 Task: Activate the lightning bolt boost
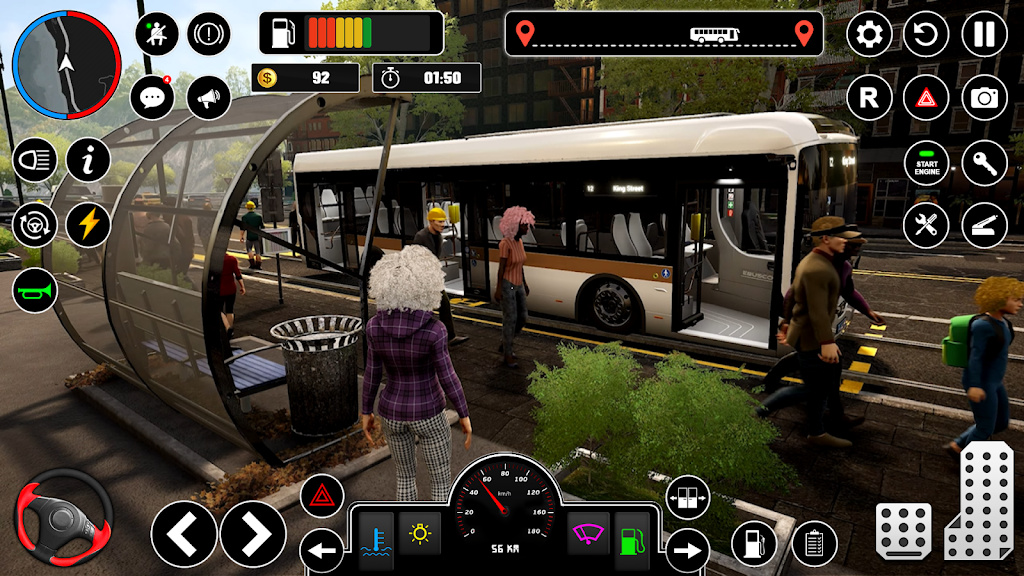(88, 224)
